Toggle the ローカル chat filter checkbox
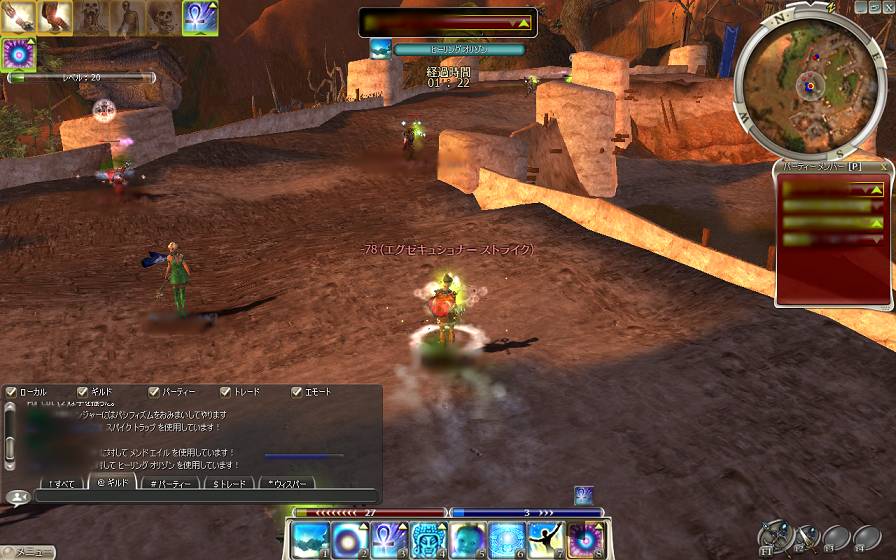The width and height of the screenshot is (896, 560). [x=11, y=392]
